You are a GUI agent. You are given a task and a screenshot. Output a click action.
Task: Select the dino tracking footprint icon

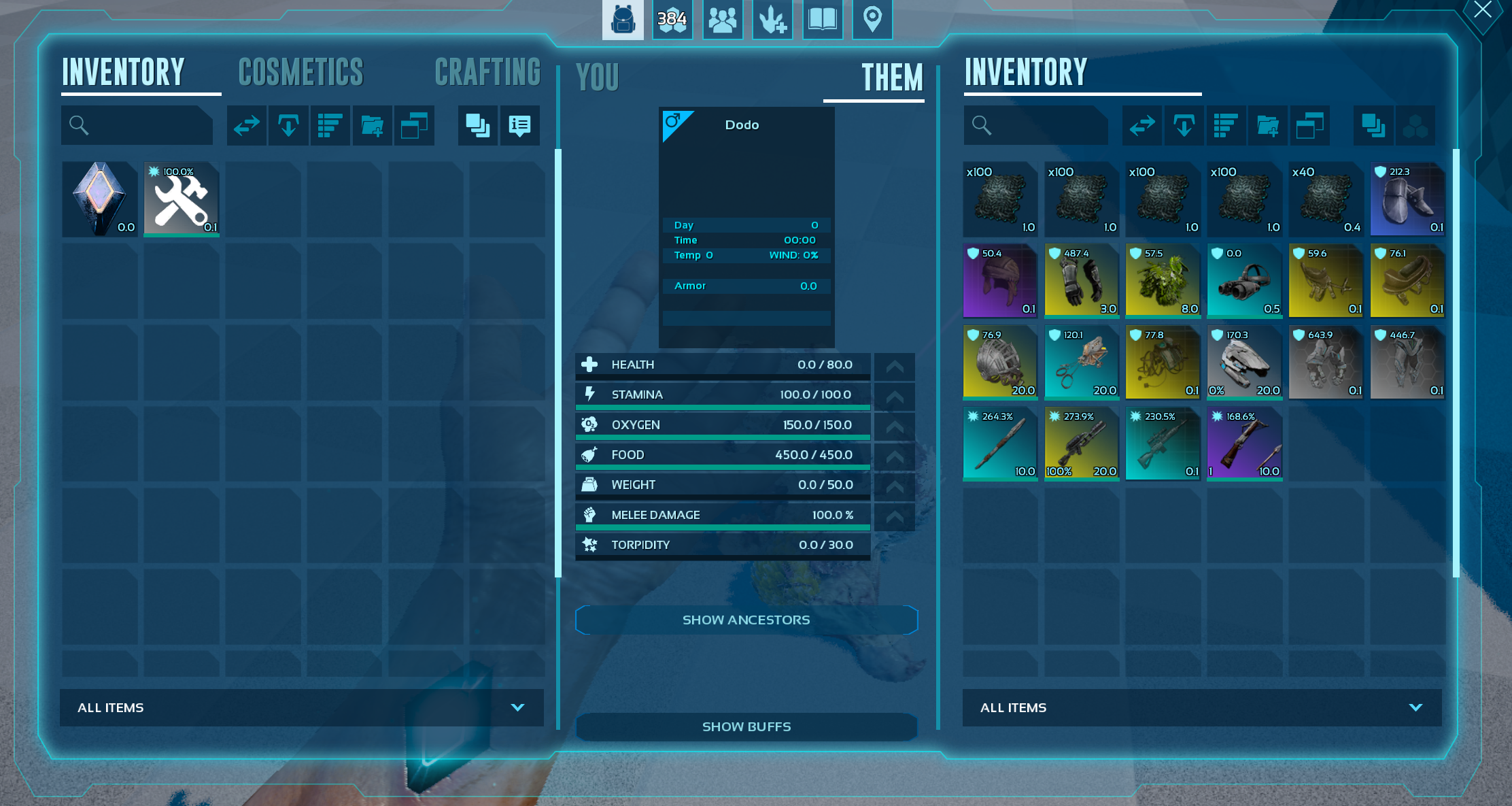(772, 20)
